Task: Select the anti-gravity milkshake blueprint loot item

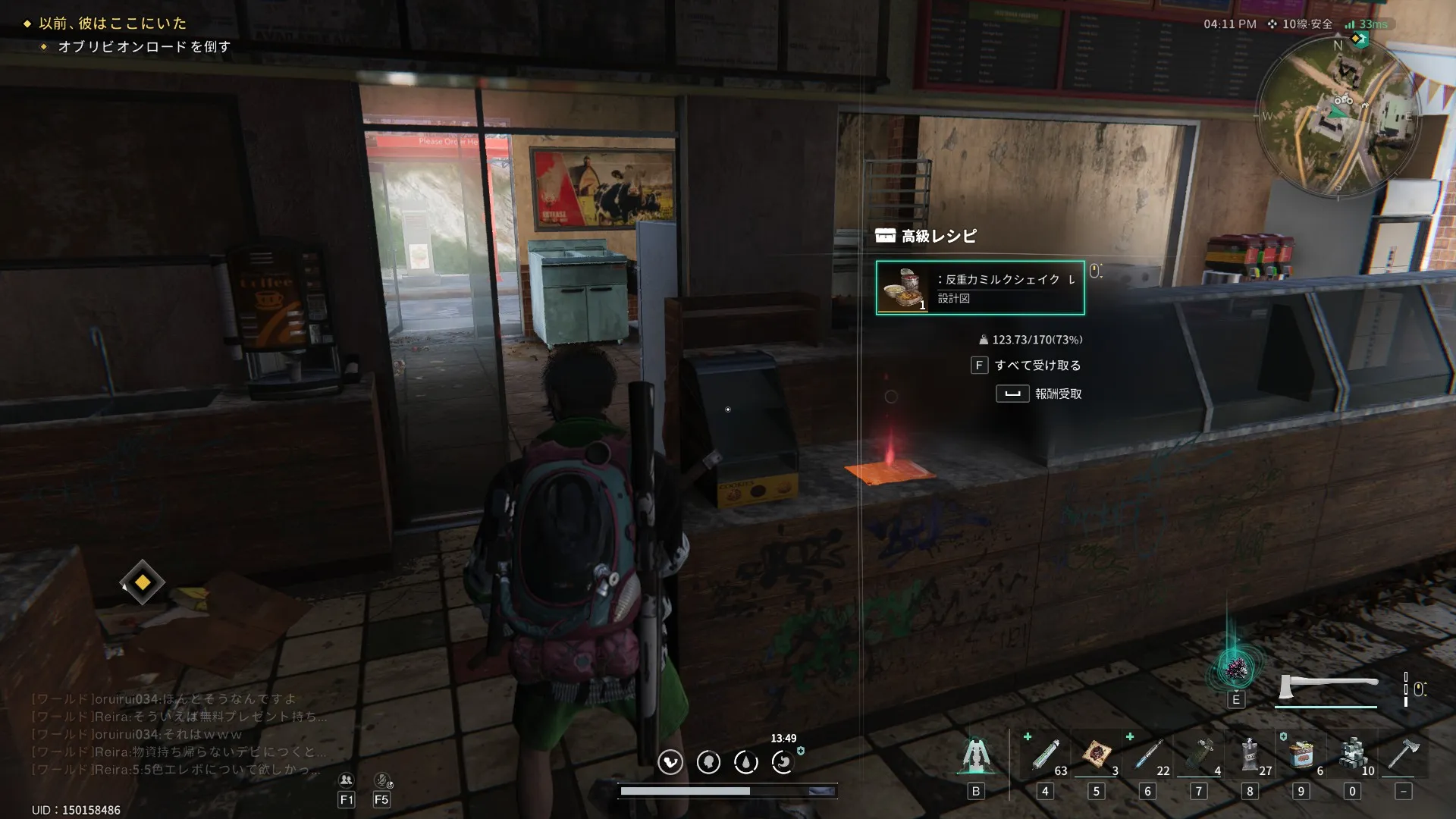Action: [x=980, y=287]
